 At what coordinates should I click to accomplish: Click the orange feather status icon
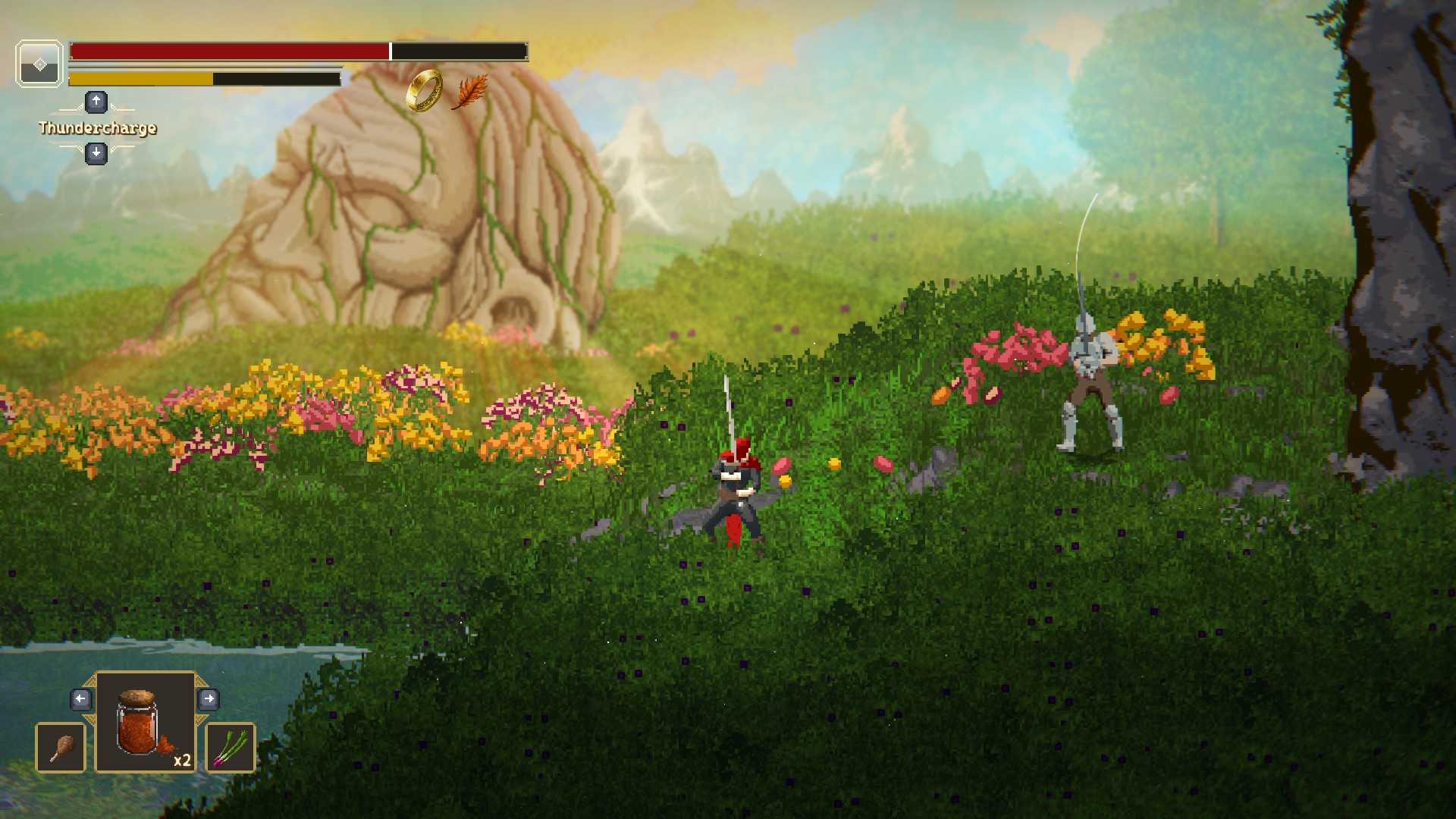(x=470, y=92)
